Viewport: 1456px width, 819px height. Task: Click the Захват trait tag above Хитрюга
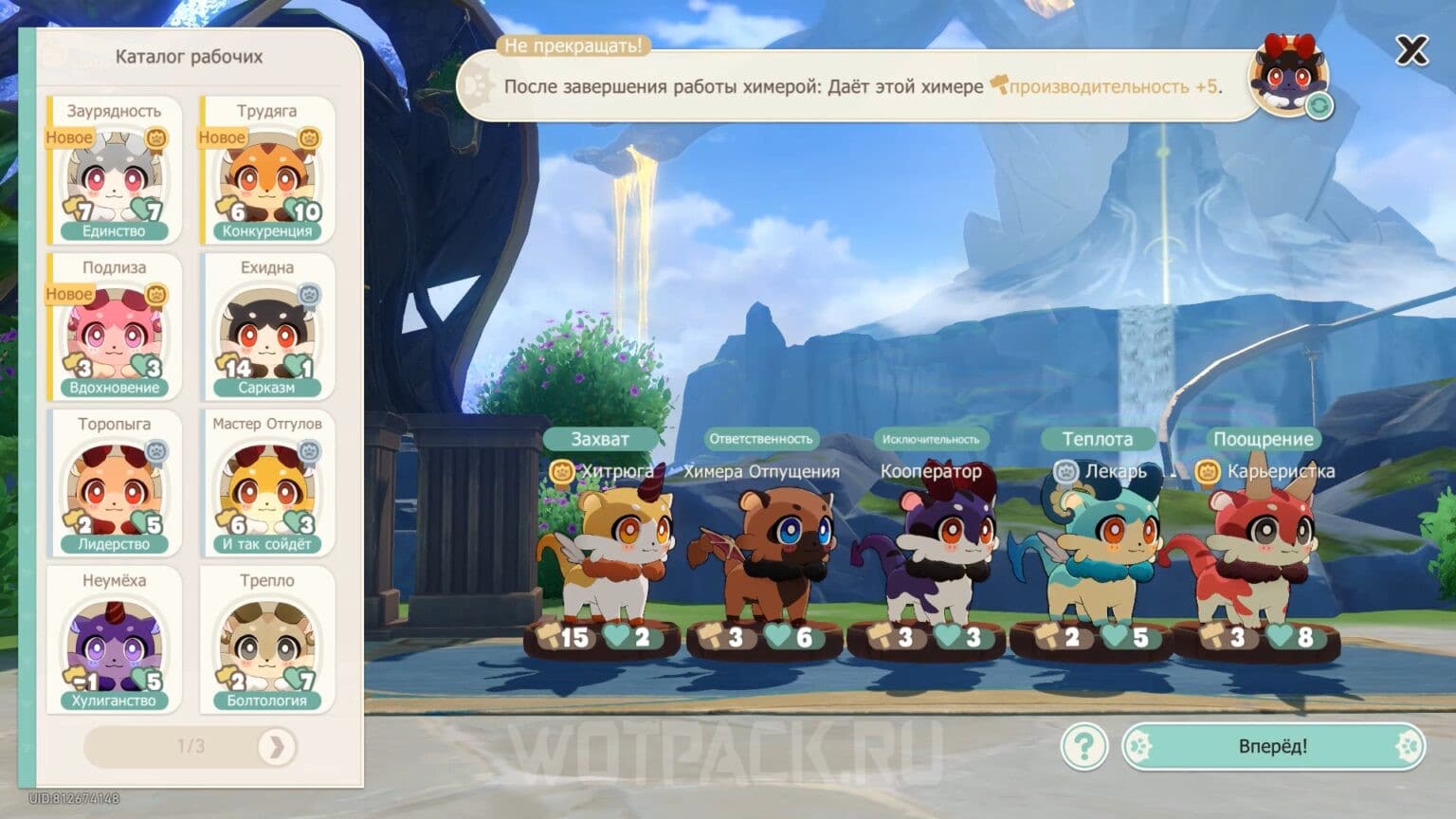pos(601,439)
